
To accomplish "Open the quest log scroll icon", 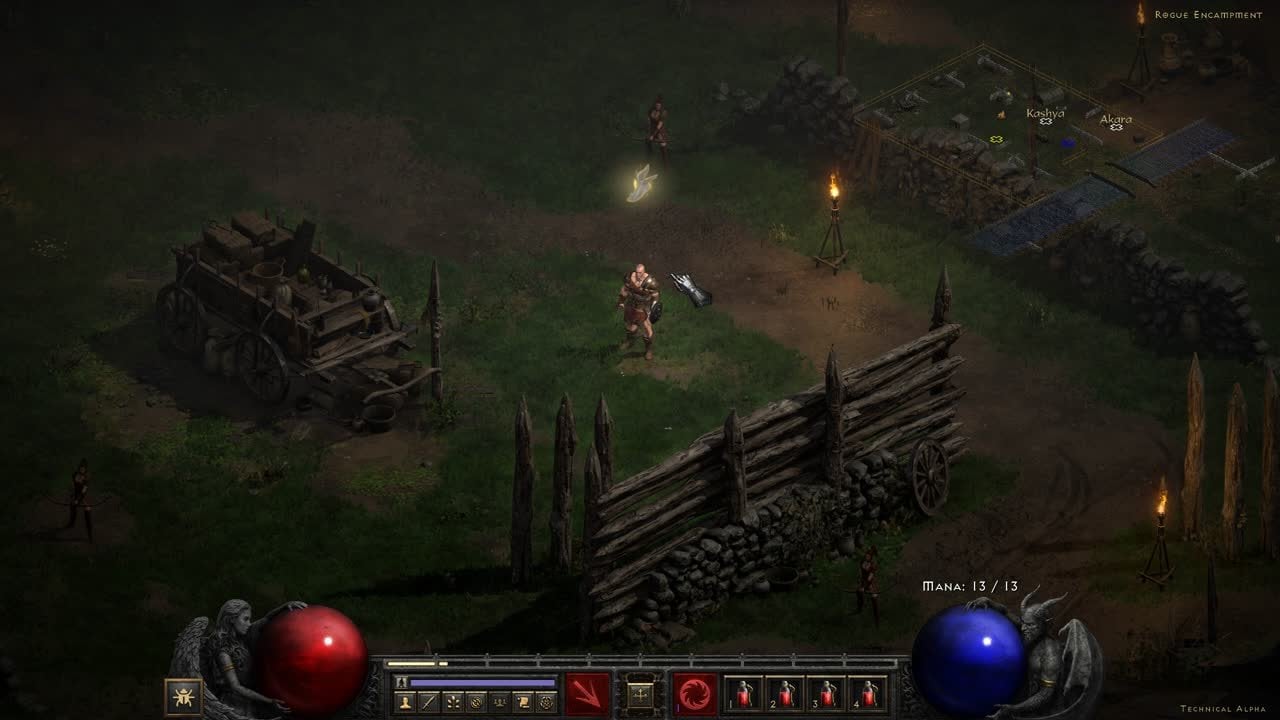I will pos(523,703).
